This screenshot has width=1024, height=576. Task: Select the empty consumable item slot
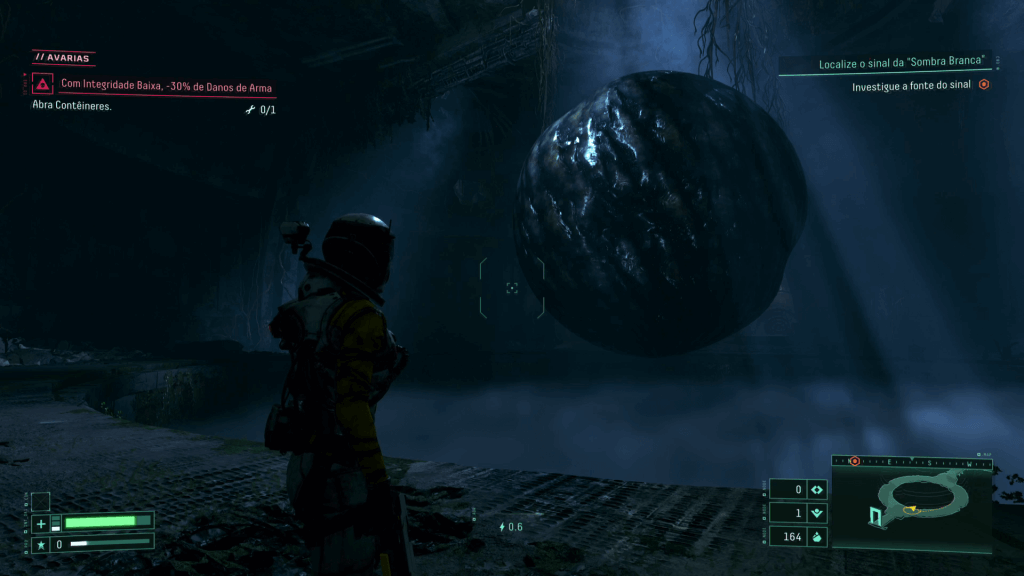point(40,501)
